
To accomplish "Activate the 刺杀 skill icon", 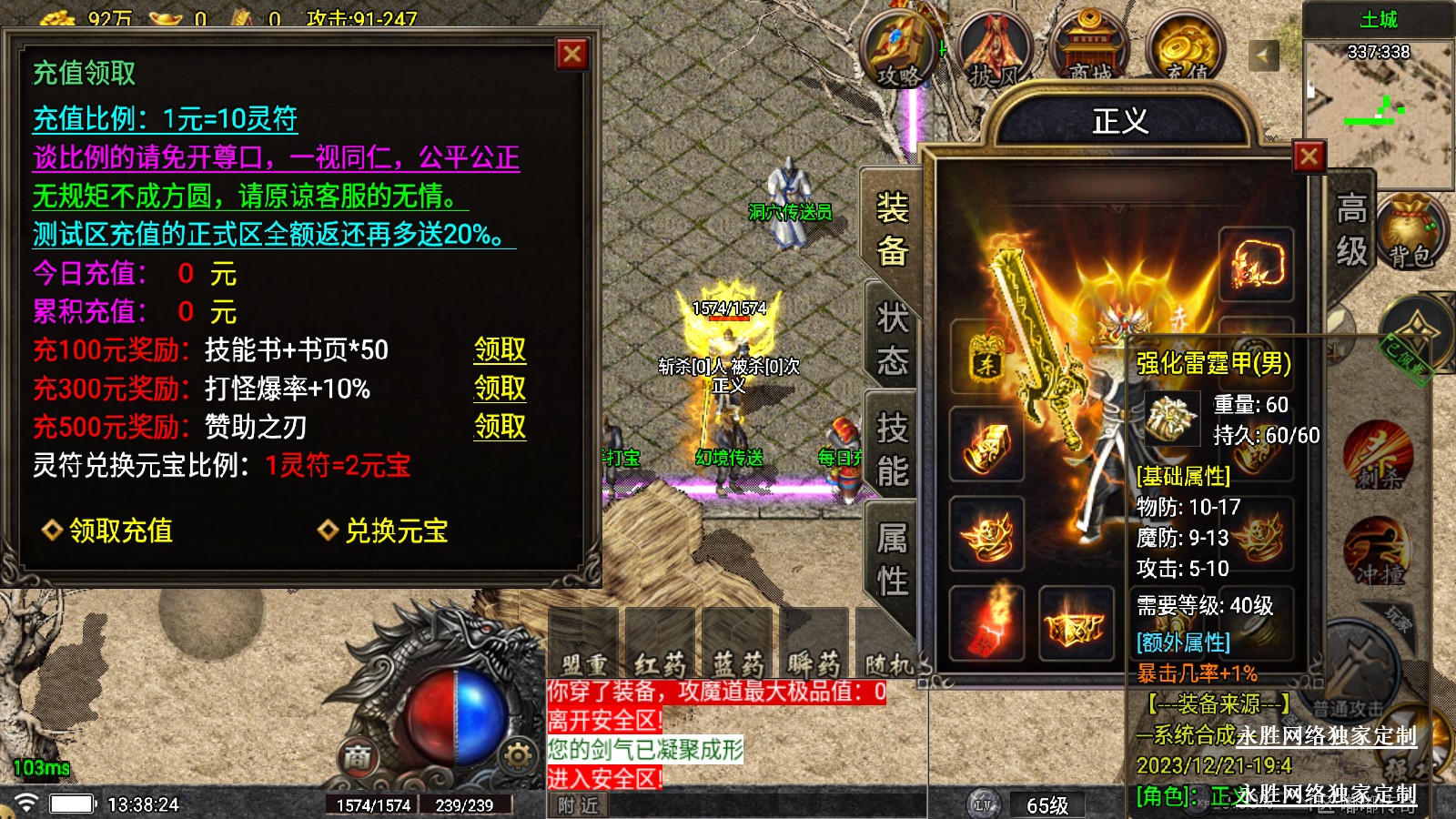I will click(1379, 455).
